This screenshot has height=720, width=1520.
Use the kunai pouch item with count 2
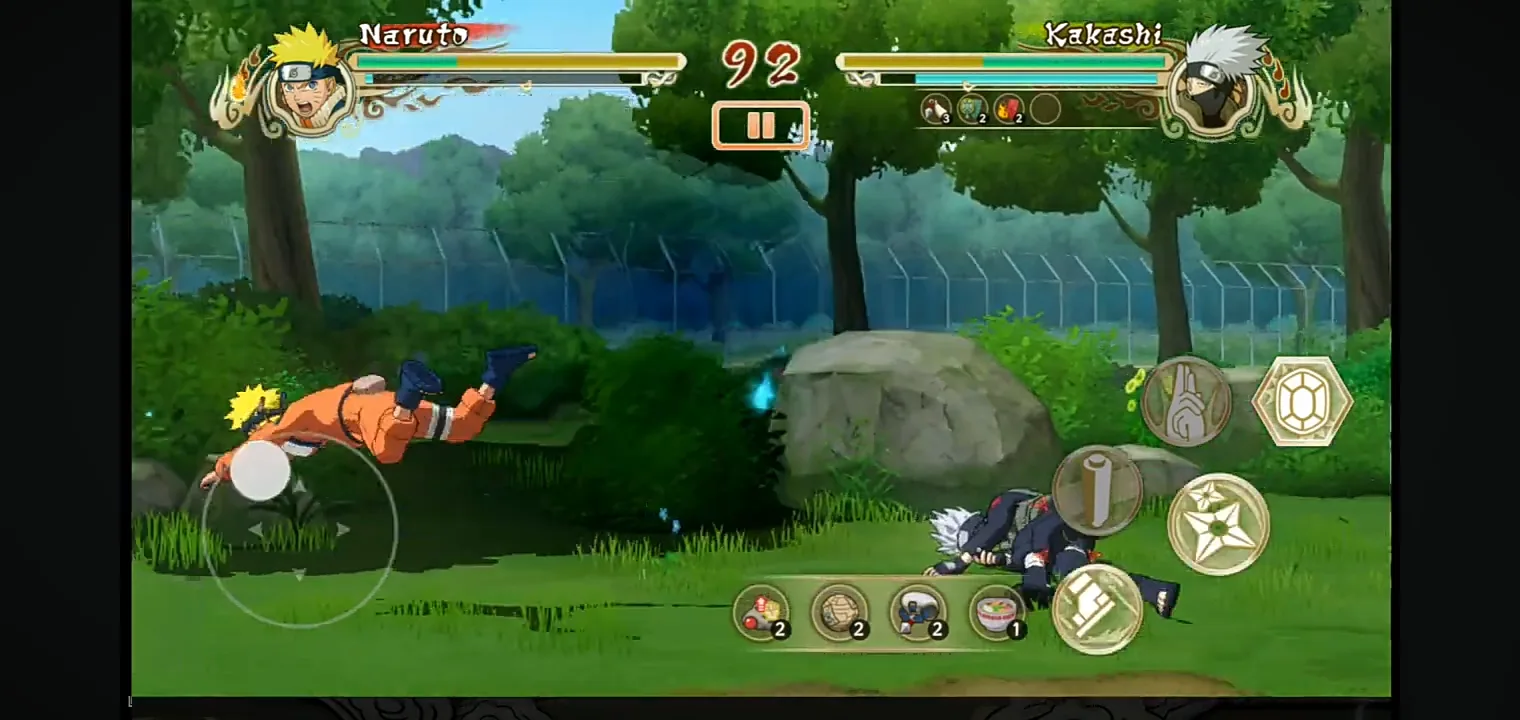[x=917, y=610]
